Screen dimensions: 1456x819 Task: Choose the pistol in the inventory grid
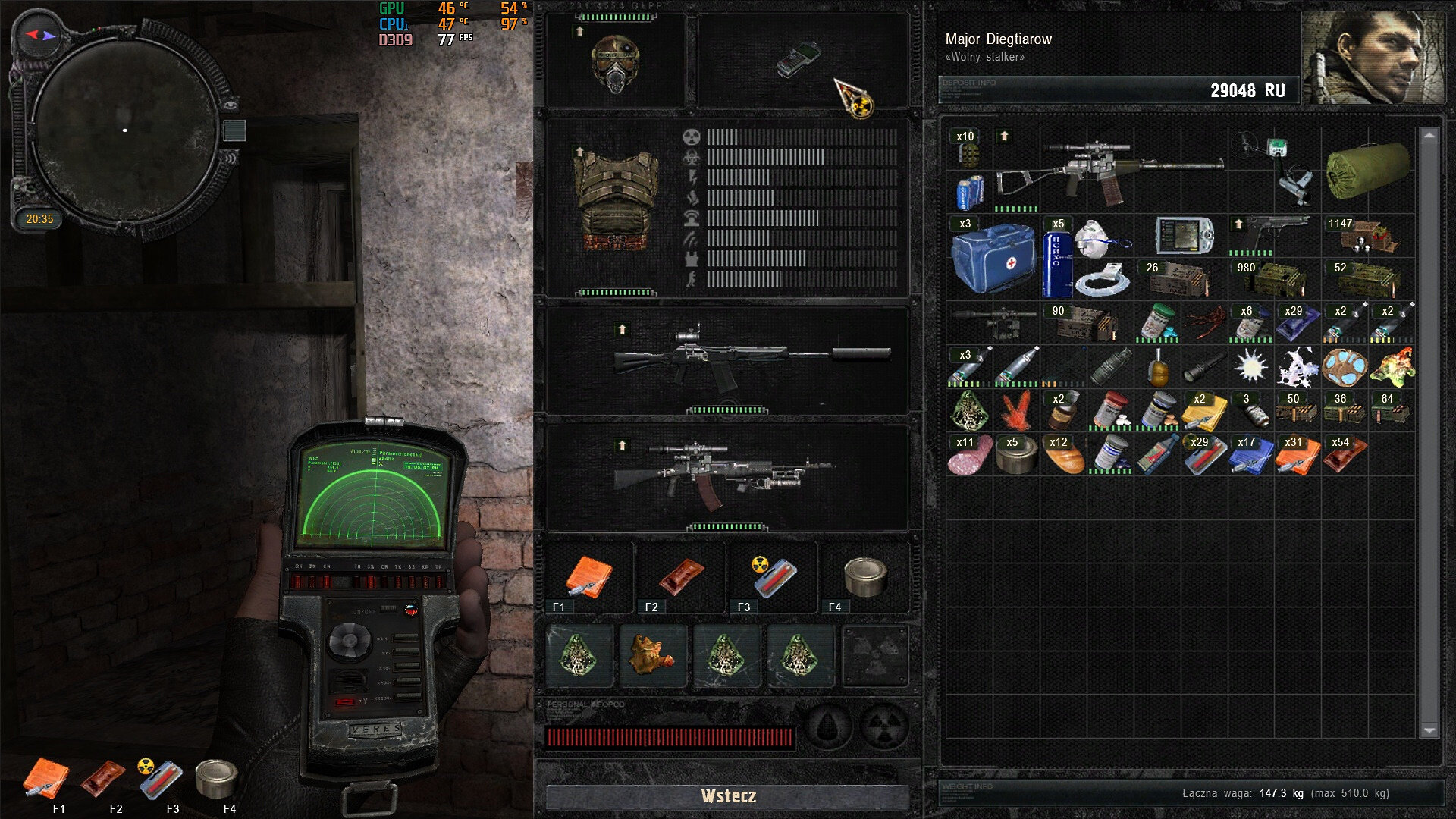click(1272, 232)
